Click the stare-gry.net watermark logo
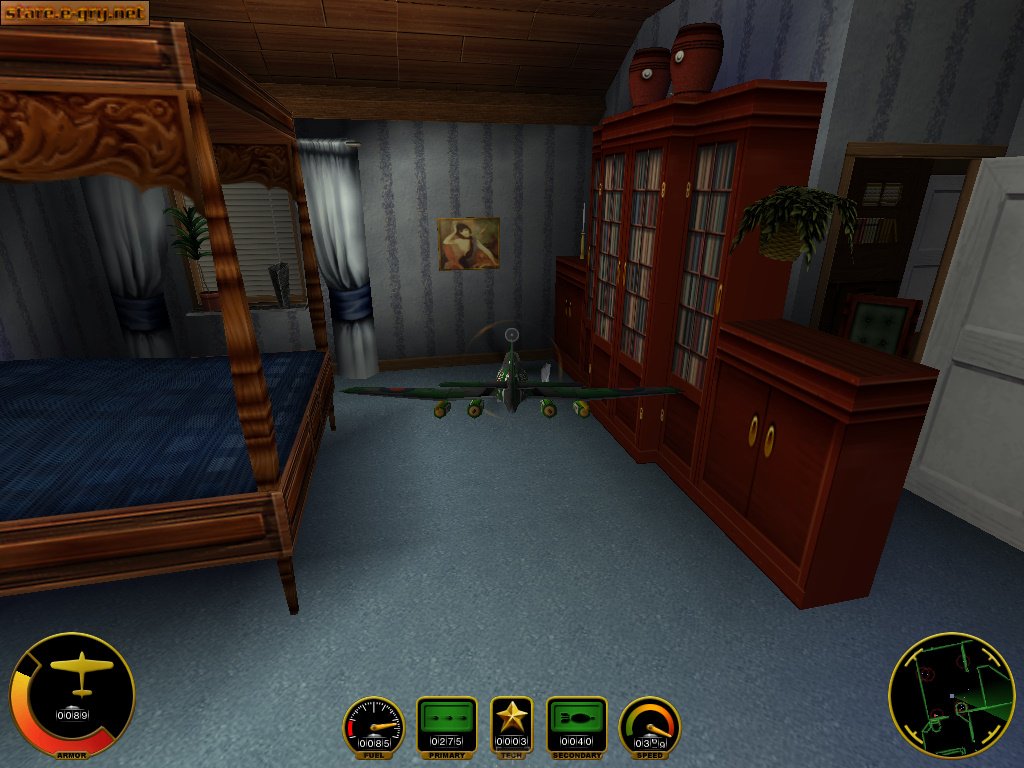 pyautogui.click(x=76, y=13)
